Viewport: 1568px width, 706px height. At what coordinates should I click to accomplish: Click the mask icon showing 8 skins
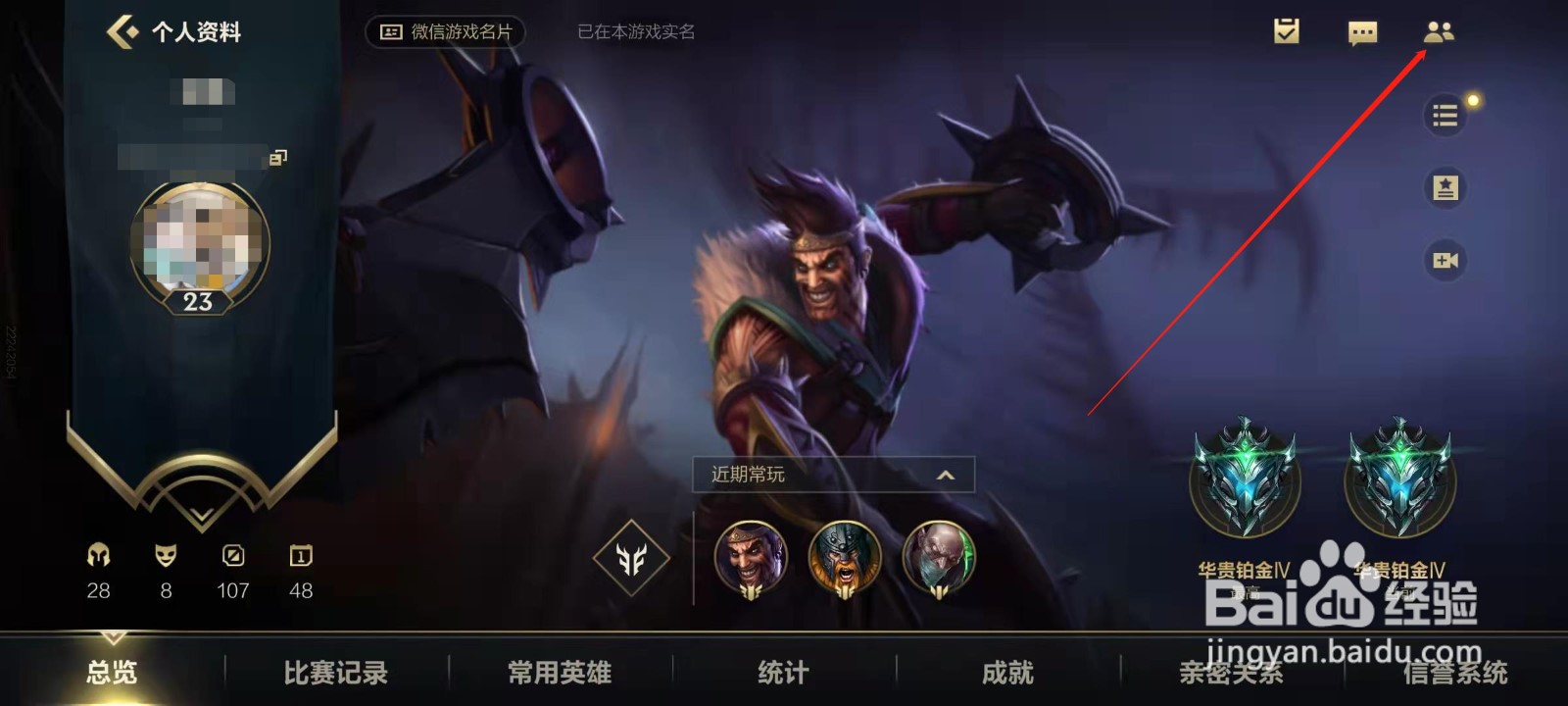point(165,555)
